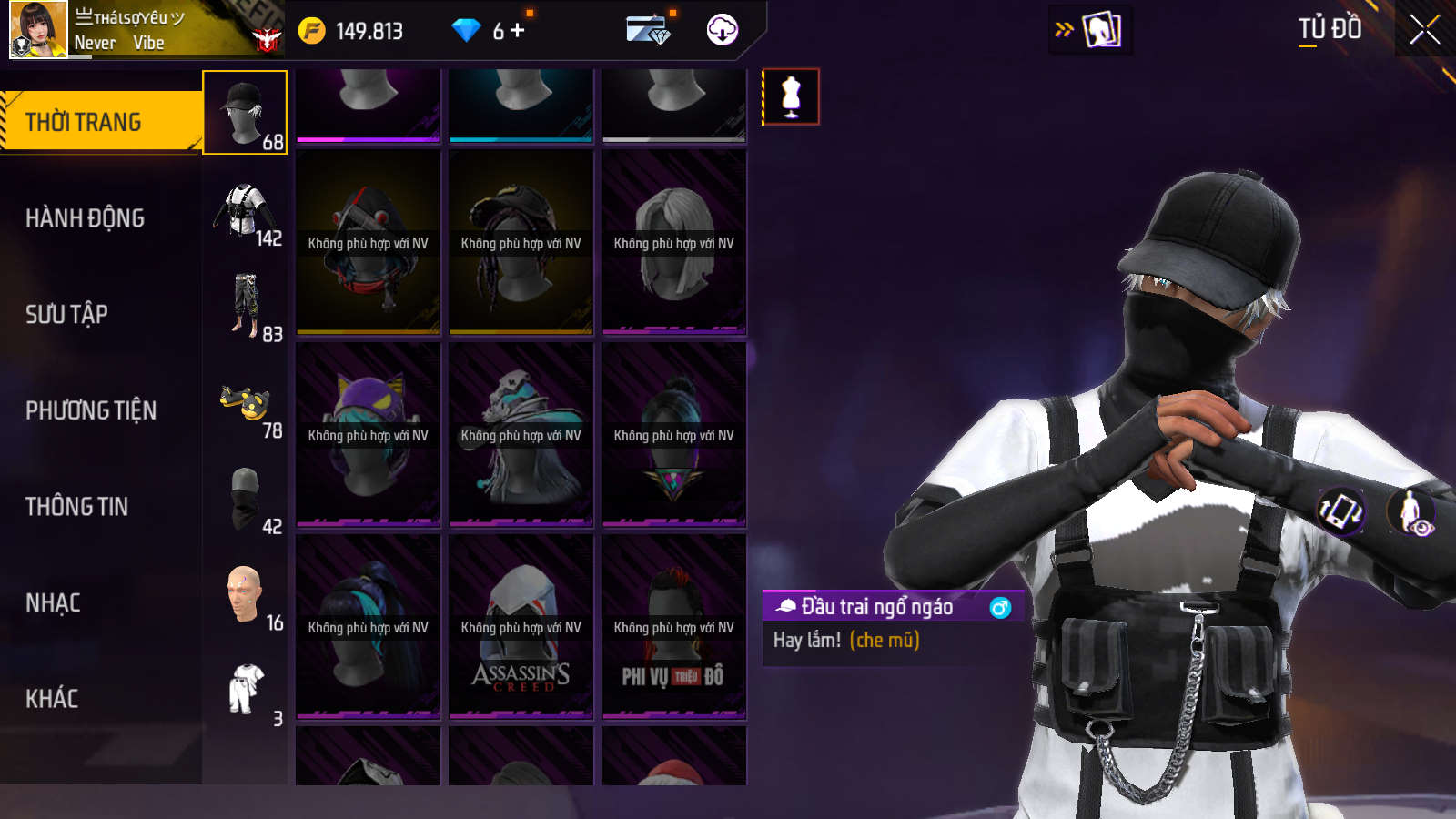Screen dimensions: 1456x819
Task: Open the HÀNH ĐỘNG menu
Action: (85, 218)
